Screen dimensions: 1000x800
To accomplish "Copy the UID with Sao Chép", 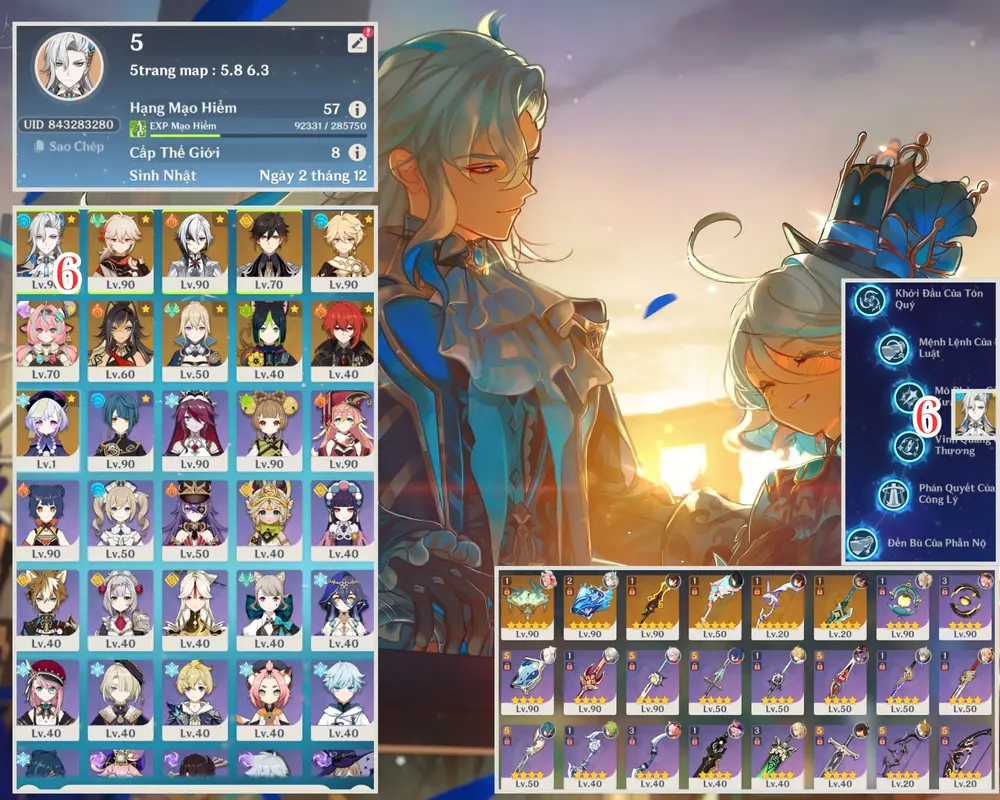I will coord(69,147).
